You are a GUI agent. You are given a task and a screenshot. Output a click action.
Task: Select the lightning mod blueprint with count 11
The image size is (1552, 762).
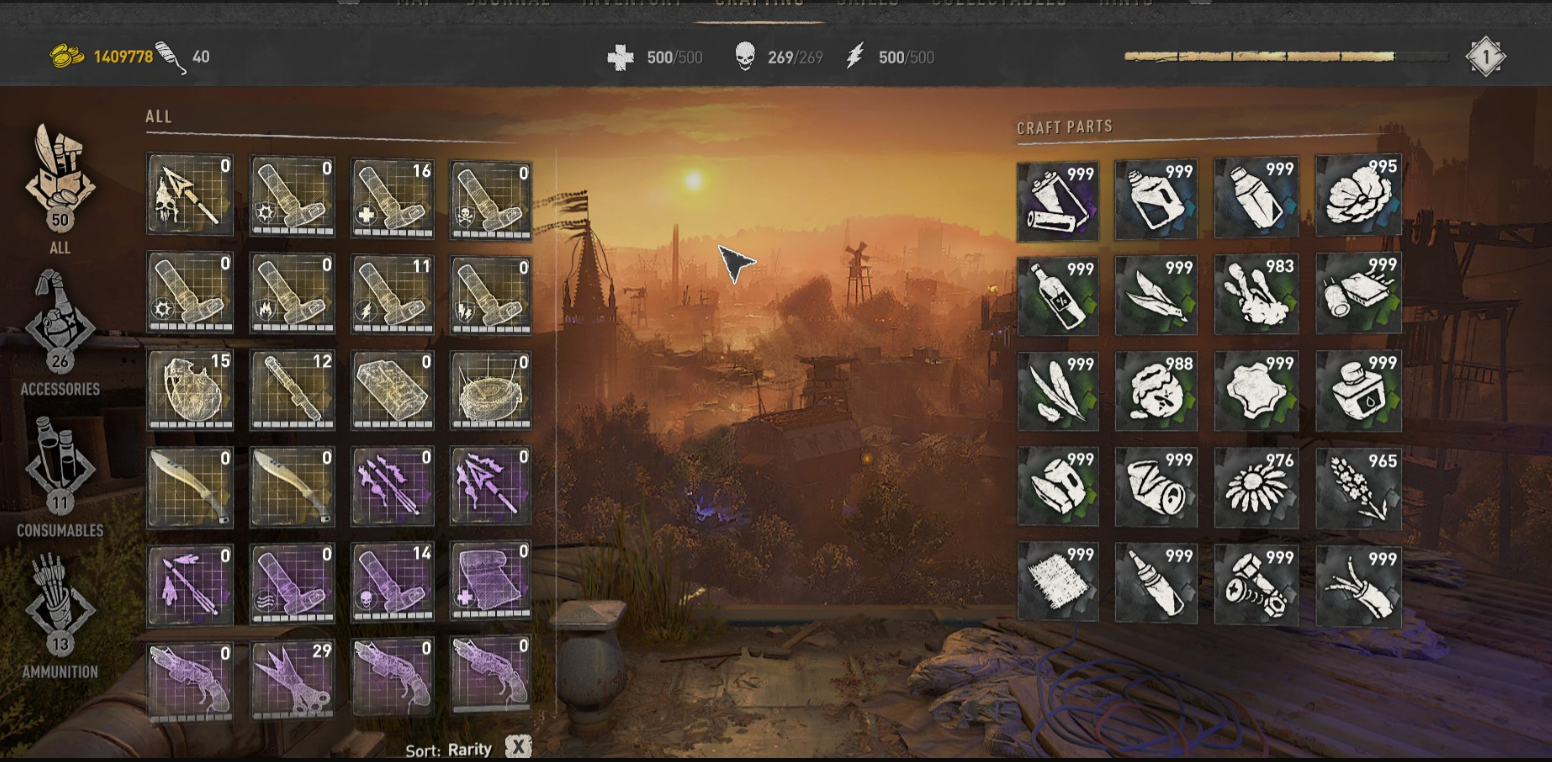pos(392,294)
